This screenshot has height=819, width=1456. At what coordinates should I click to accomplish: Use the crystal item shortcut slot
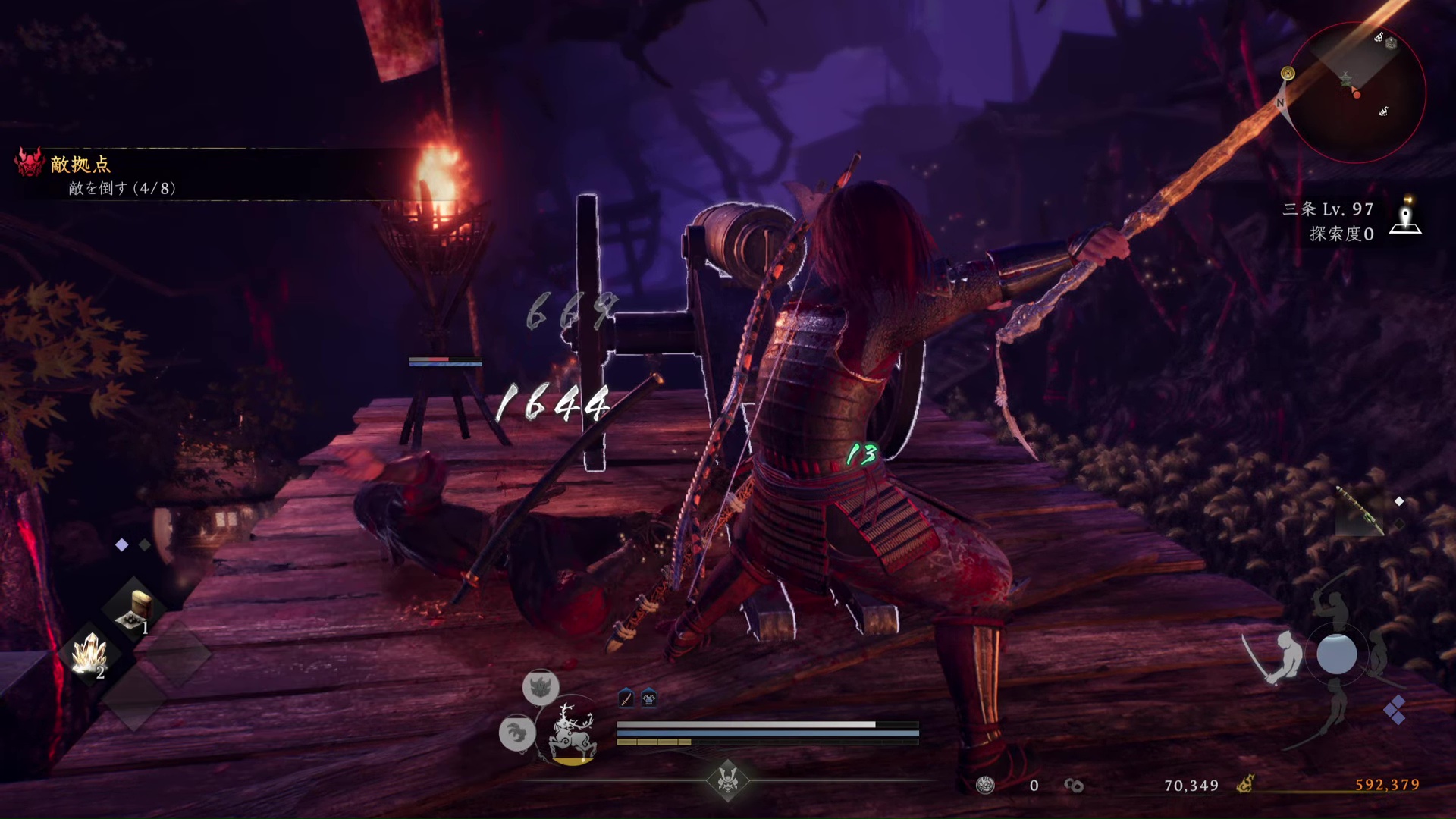click(89, 654)
